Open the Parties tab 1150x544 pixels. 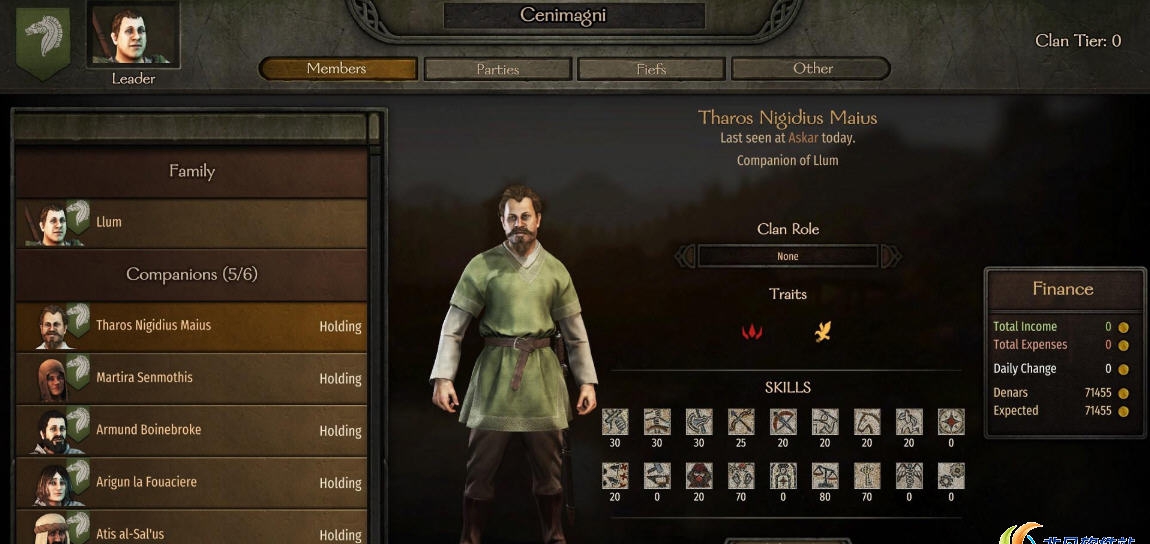(498, 69)
